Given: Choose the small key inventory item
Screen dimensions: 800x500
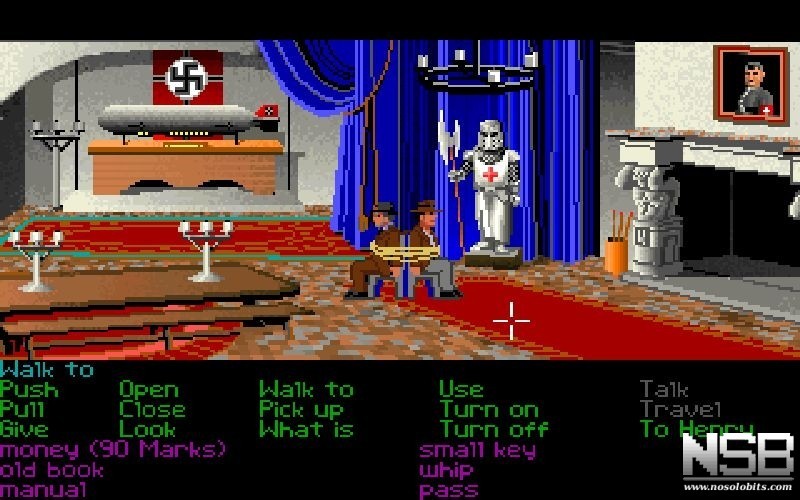Looking at the screenshot, I should tap(478, 450).
